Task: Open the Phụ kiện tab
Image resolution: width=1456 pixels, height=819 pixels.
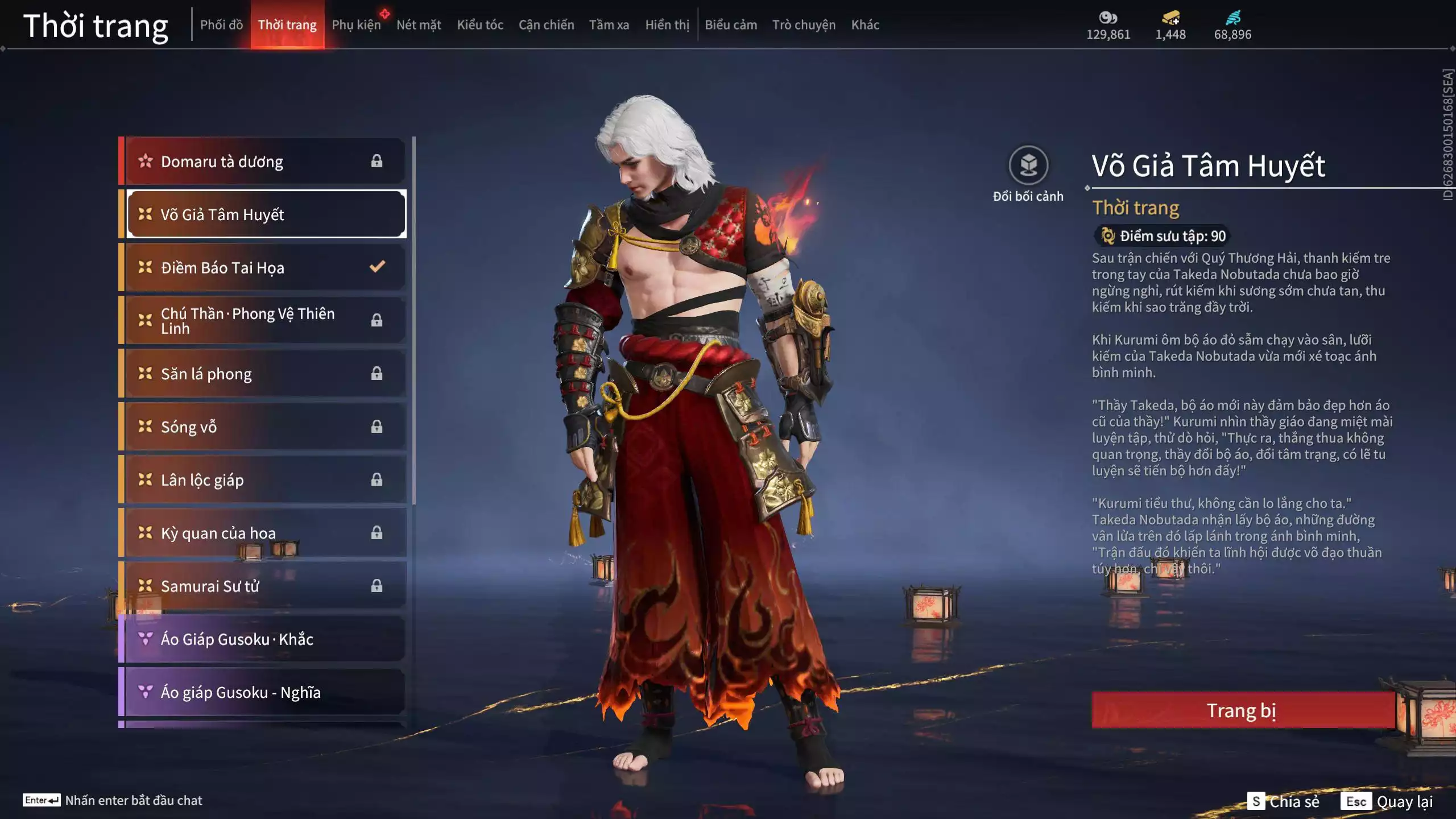Action: [356, 25]
